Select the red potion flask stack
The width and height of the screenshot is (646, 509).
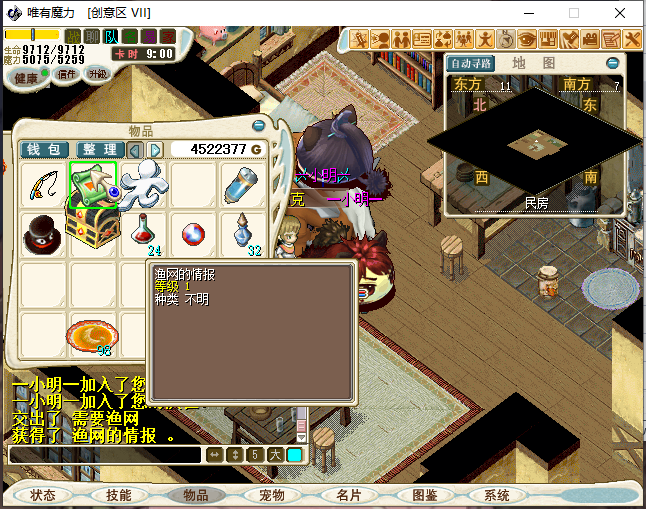144,233
